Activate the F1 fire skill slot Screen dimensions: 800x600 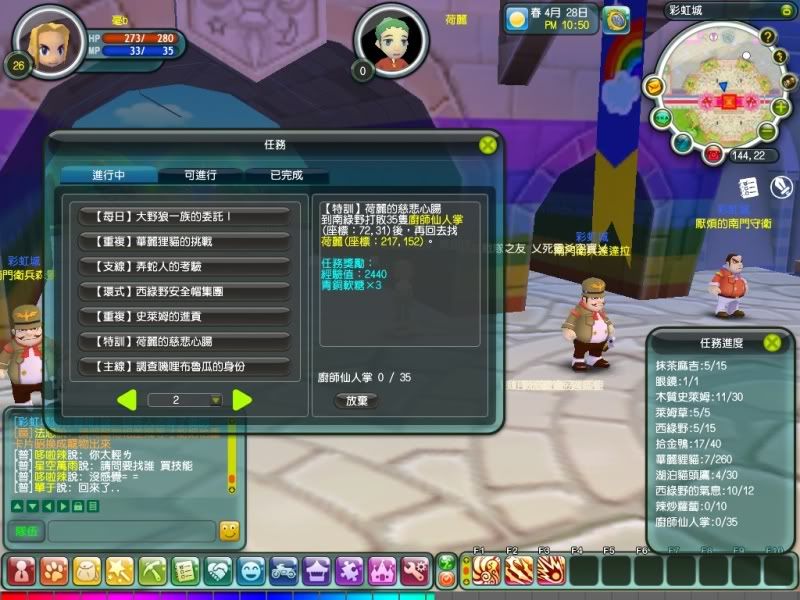point(484,571)
